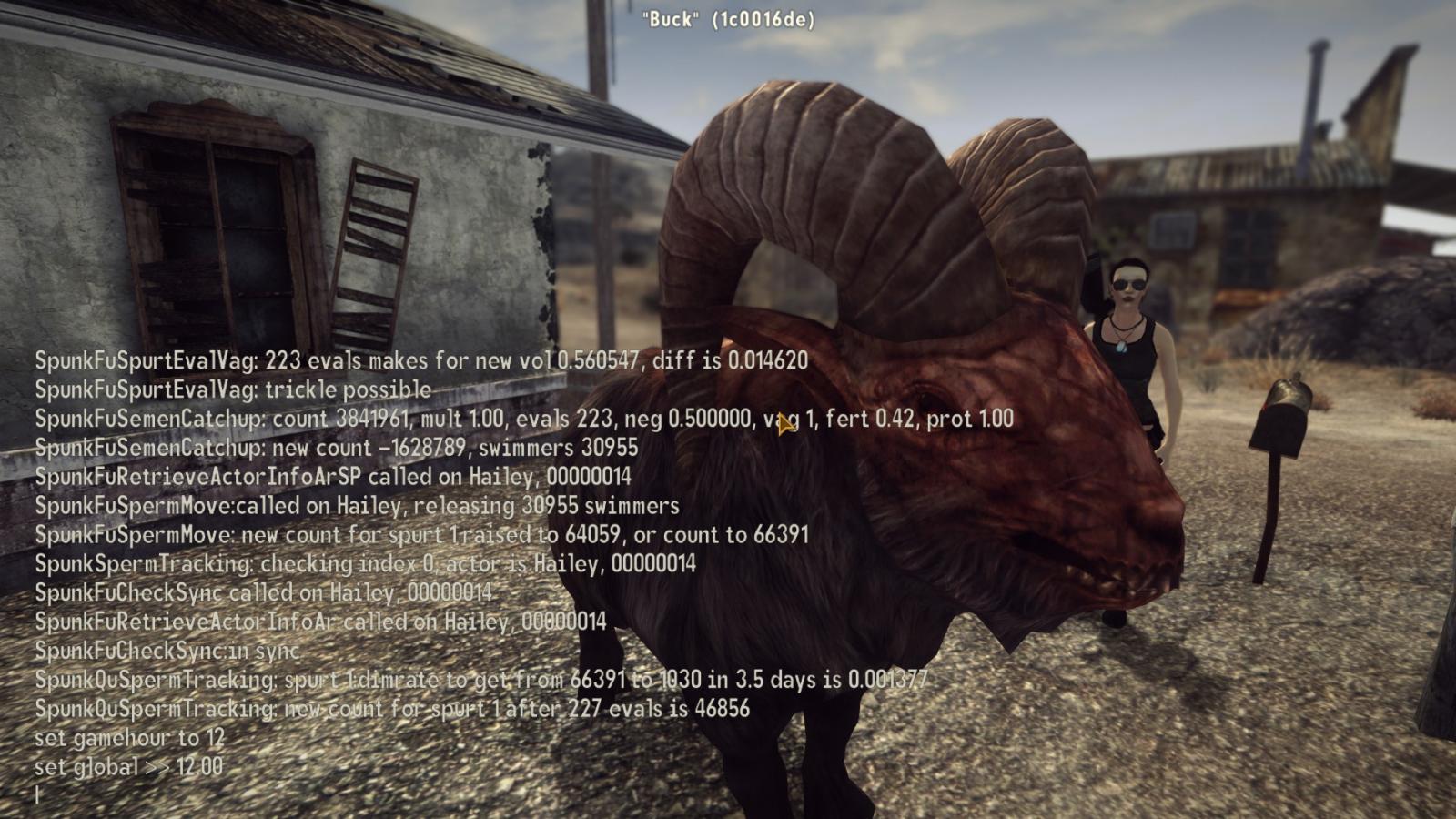Click the SpunkSpermTracking checking index 0 line
The height and width of the screenshot is (819, 1456).
pos(364,565)
